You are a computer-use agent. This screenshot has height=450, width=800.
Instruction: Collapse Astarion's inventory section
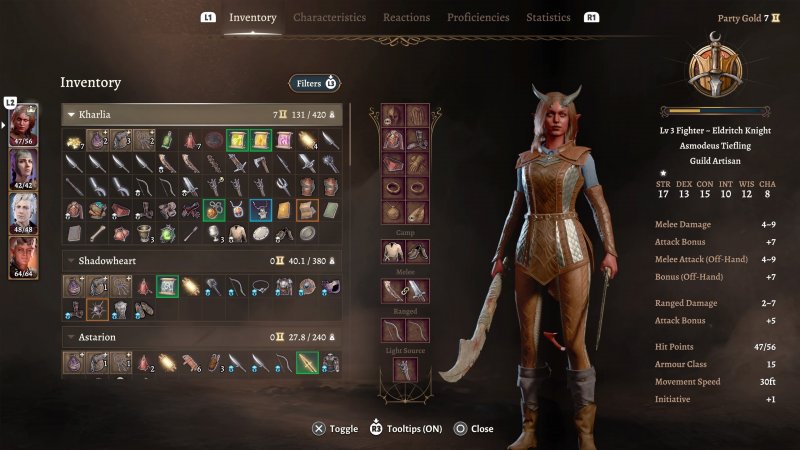pos(71,337)
